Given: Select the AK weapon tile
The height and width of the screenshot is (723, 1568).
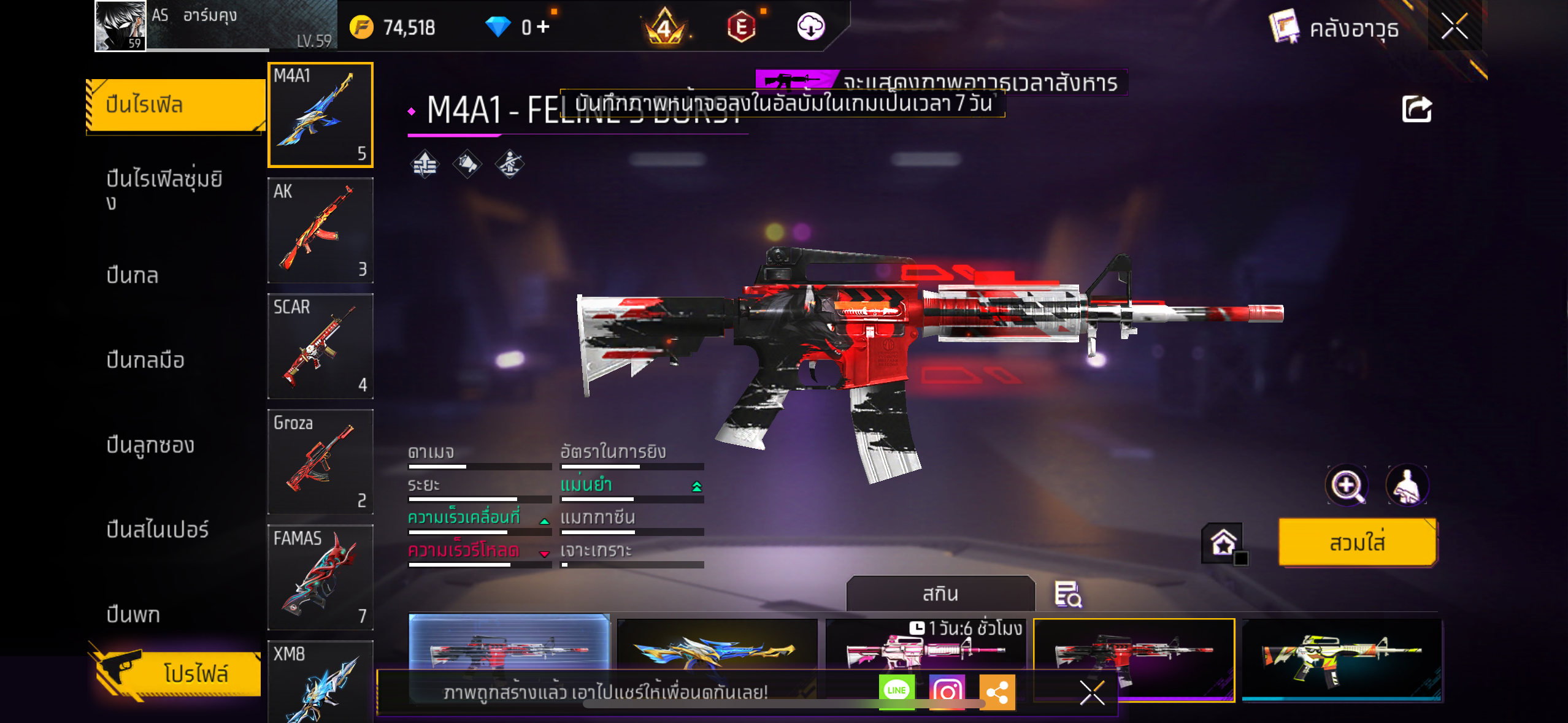Looking at the screenshot, I should click(320, 230).
